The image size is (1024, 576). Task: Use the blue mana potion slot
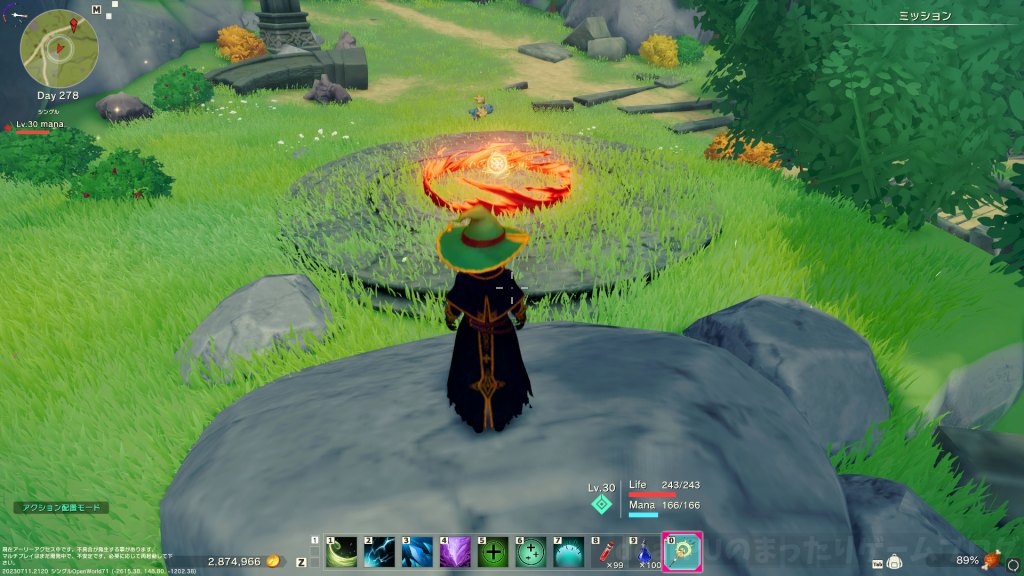pyautogui.click(x=645, y=552)
